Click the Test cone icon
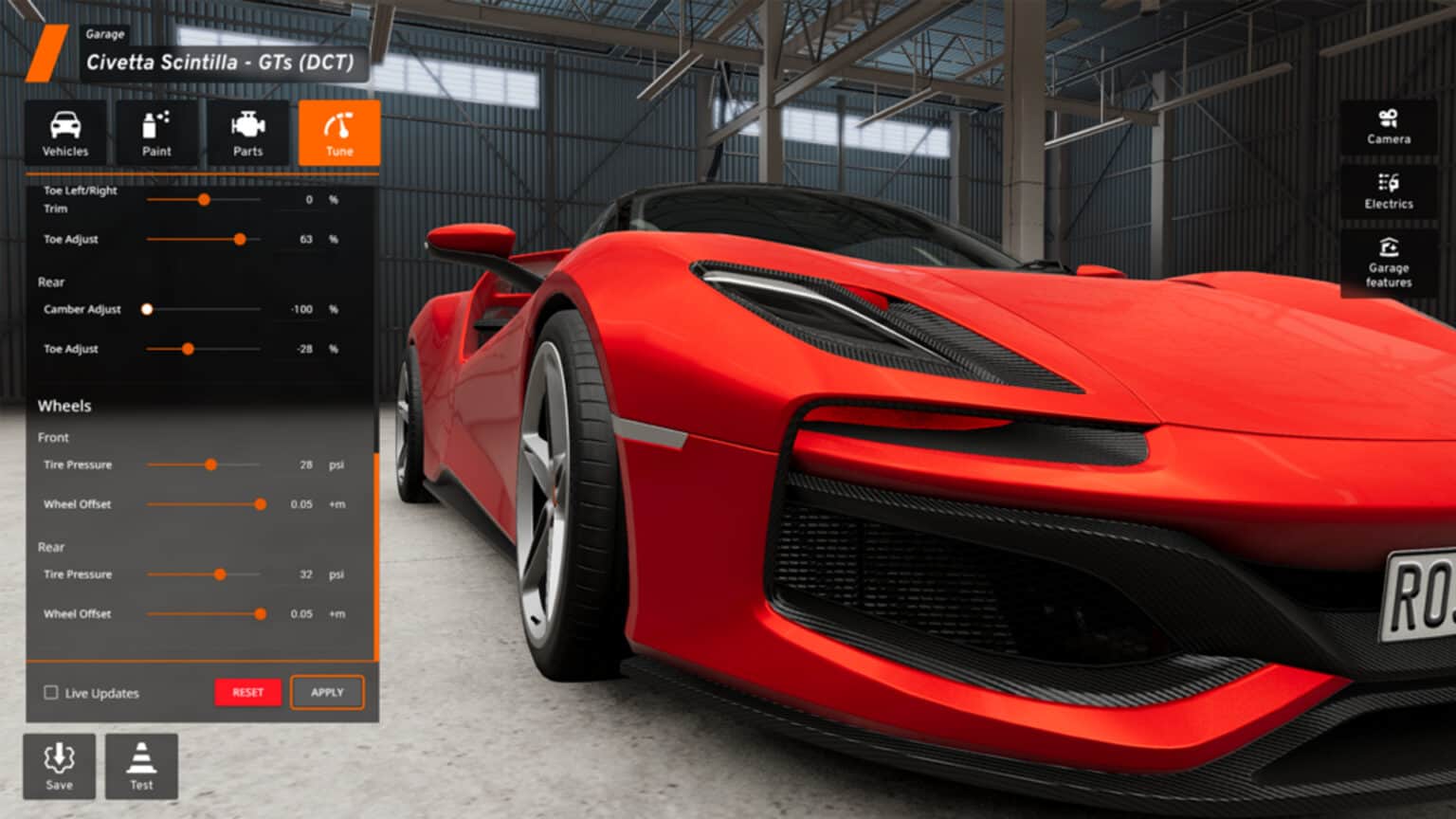Image resolution: width=1456 pixels, height=819 pixels. tap(142, 763)
